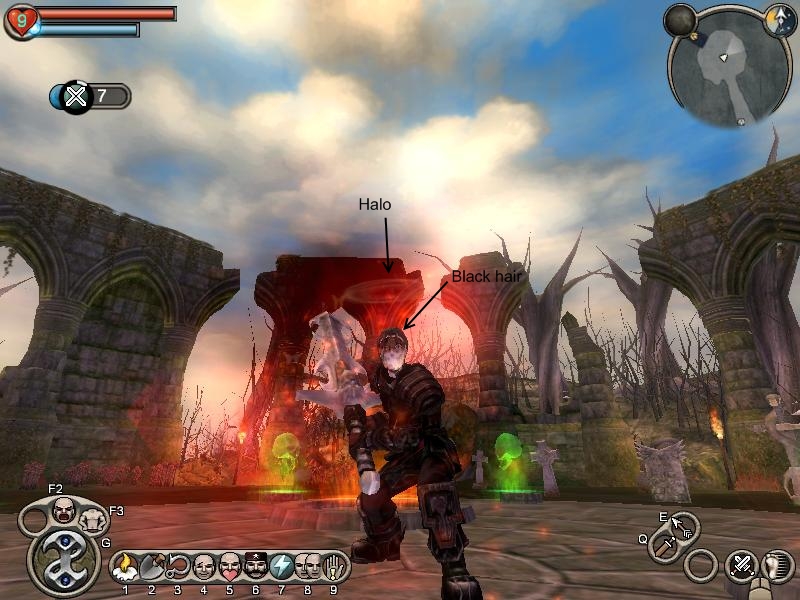
Task: Switch to the bow and arrow weapon
Action: [x=684, y=524]
